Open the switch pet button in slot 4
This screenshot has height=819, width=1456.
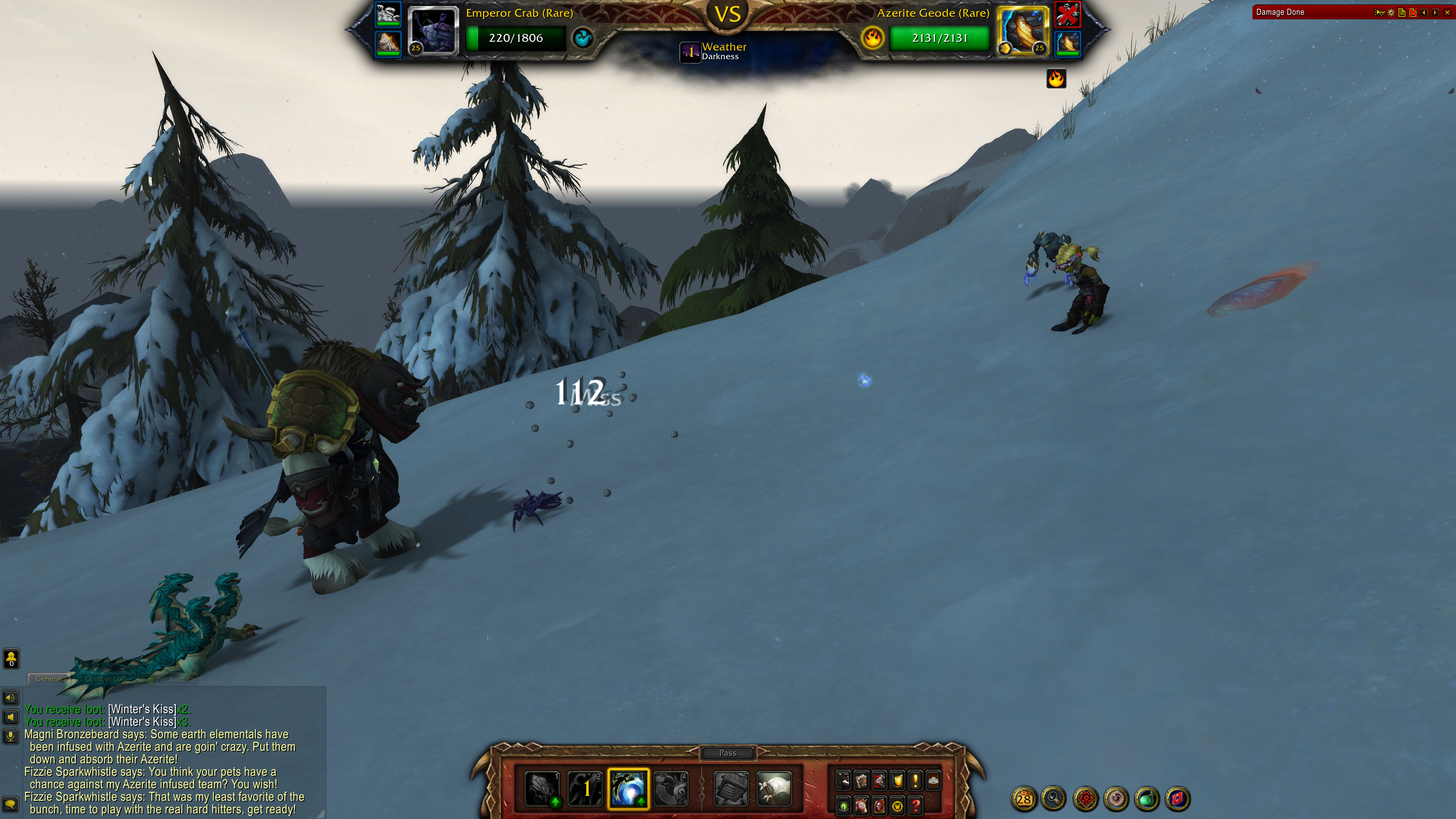(672, 788)
